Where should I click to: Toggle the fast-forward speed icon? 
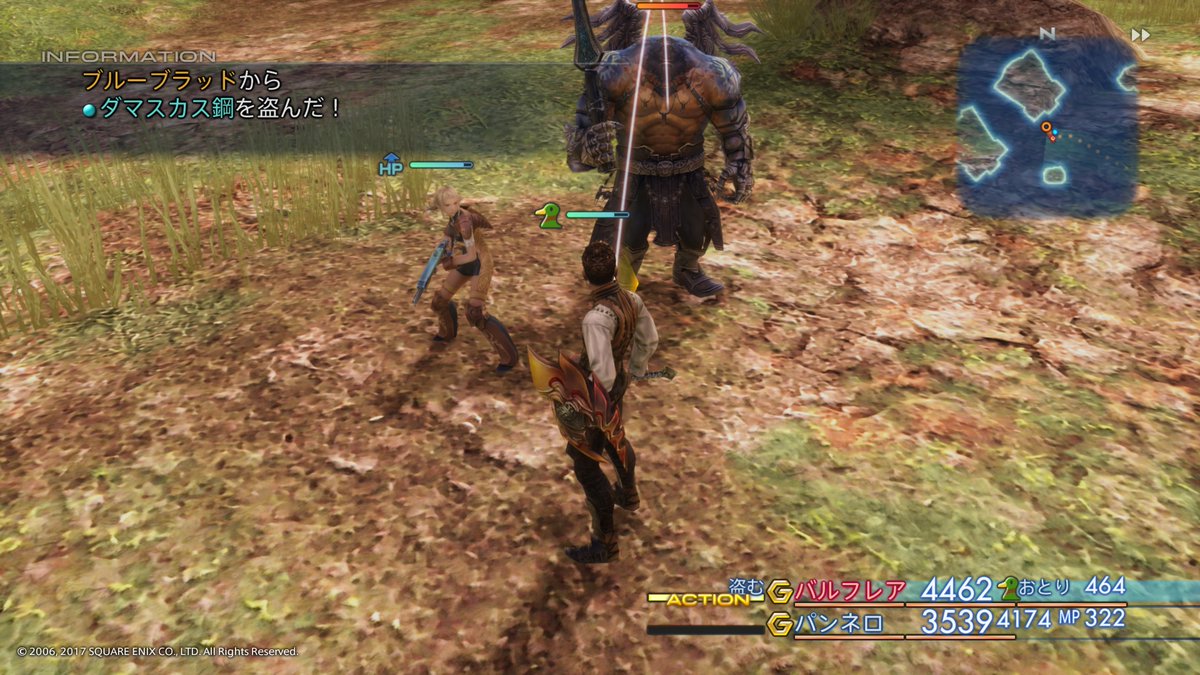1140,35
